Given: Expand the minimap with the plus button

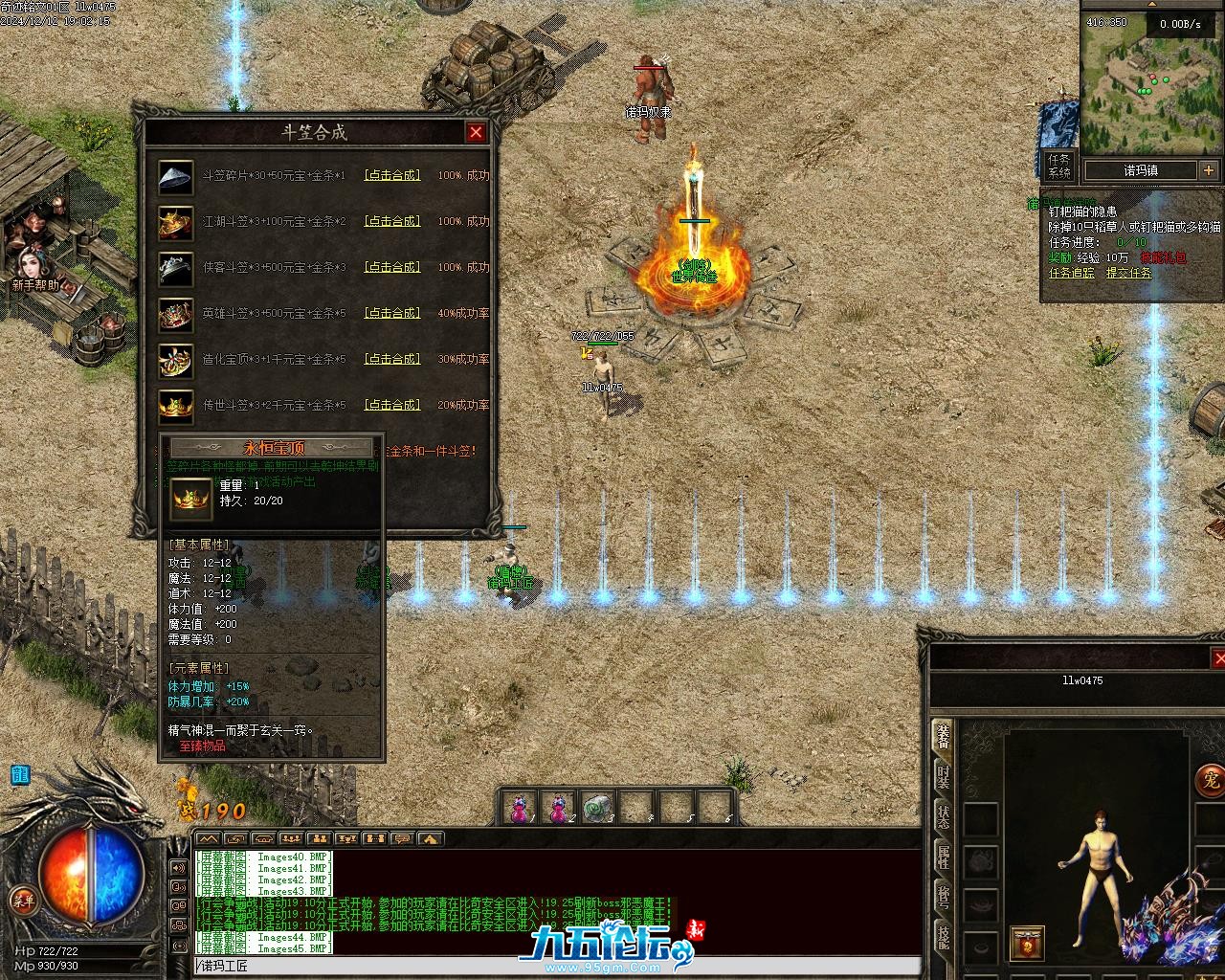Looking at the screenshot, I should tap(1209, 170).
